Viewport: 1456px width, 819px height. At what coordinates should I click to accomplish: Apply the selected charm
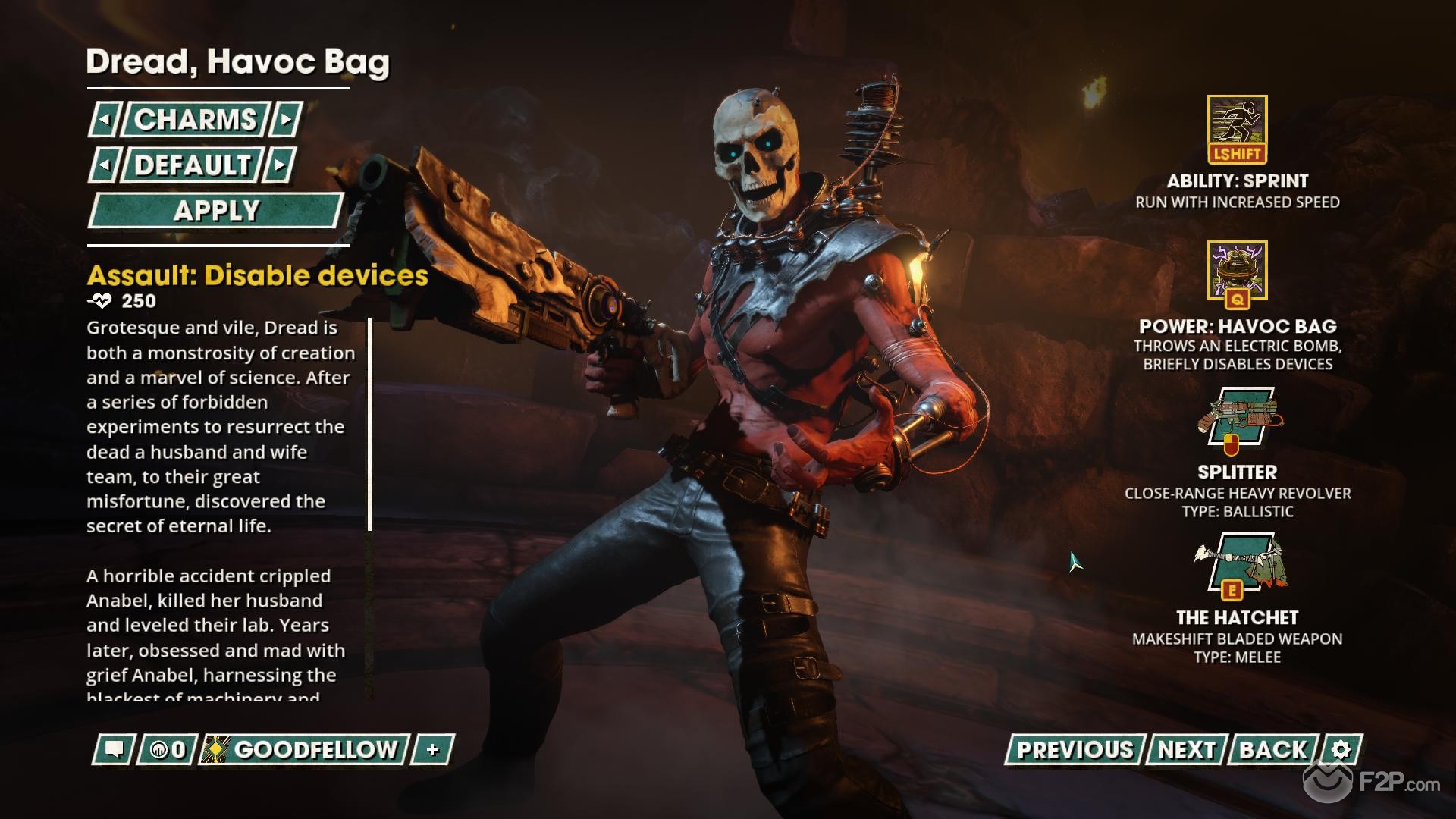(x=216, y=211)
